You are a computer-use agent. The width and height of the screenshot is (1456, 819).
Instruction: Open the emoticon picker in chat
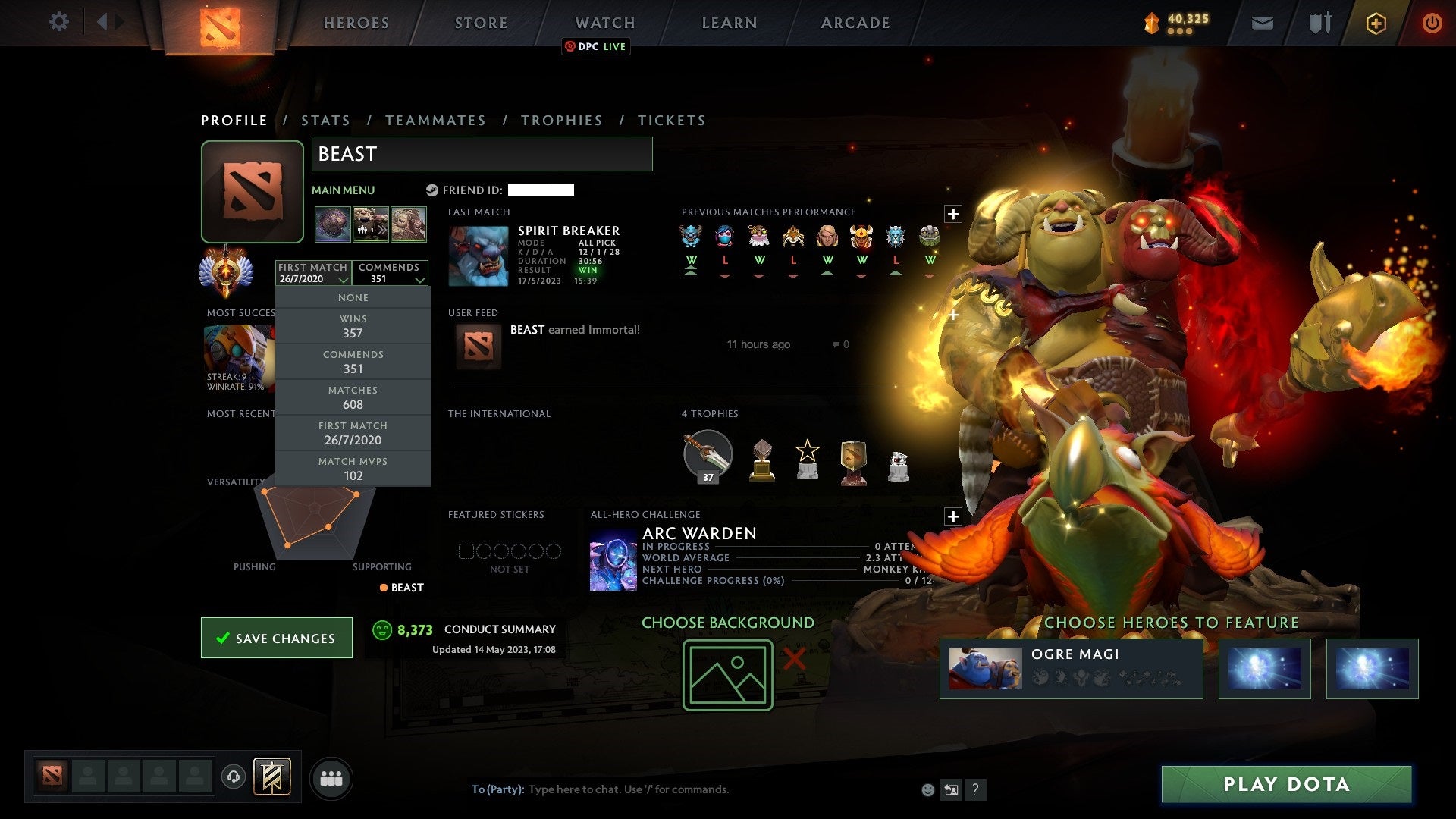(x=927, y=789)
